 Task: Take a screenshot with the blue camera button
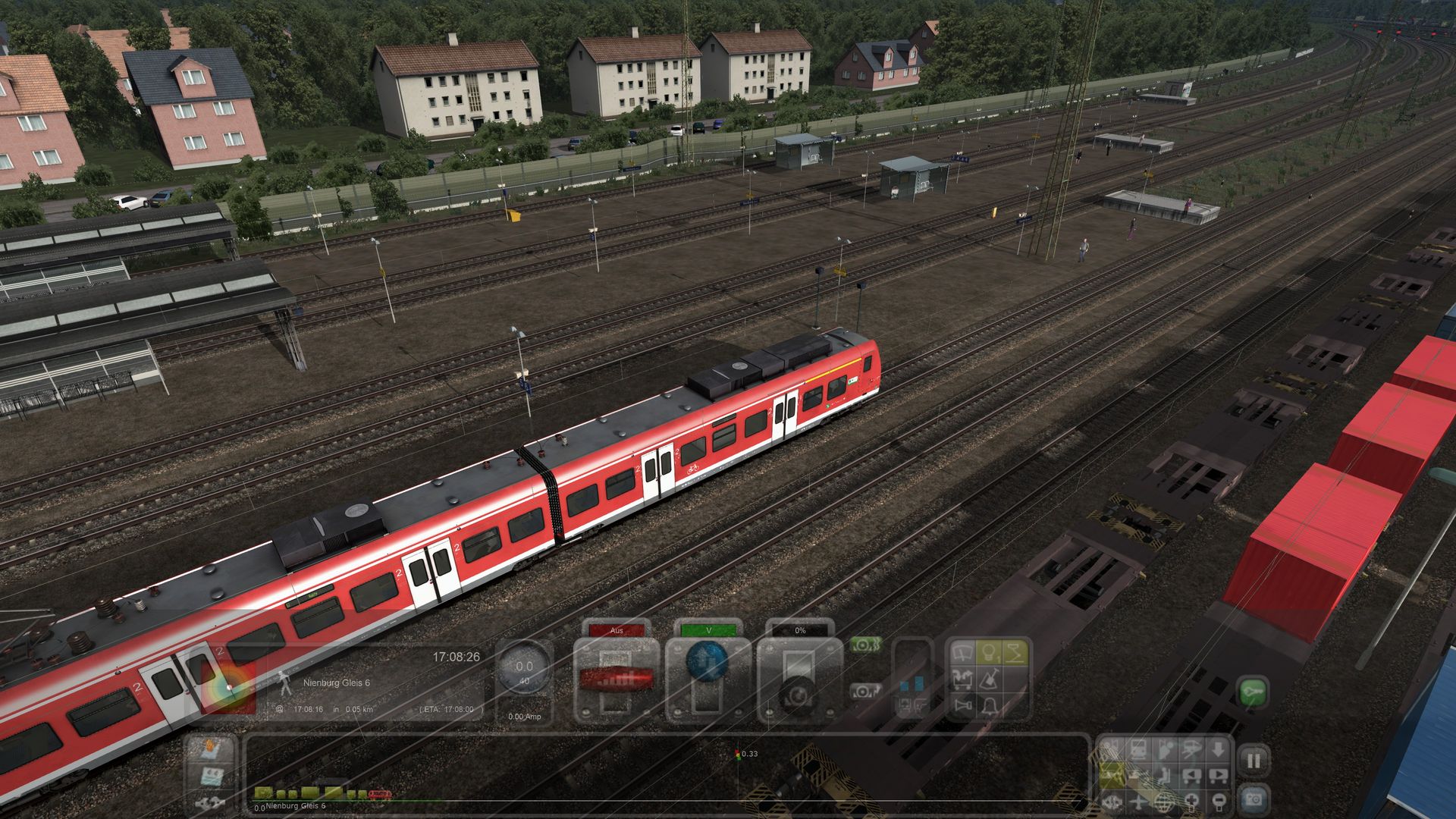click(x=1254, y=799)
